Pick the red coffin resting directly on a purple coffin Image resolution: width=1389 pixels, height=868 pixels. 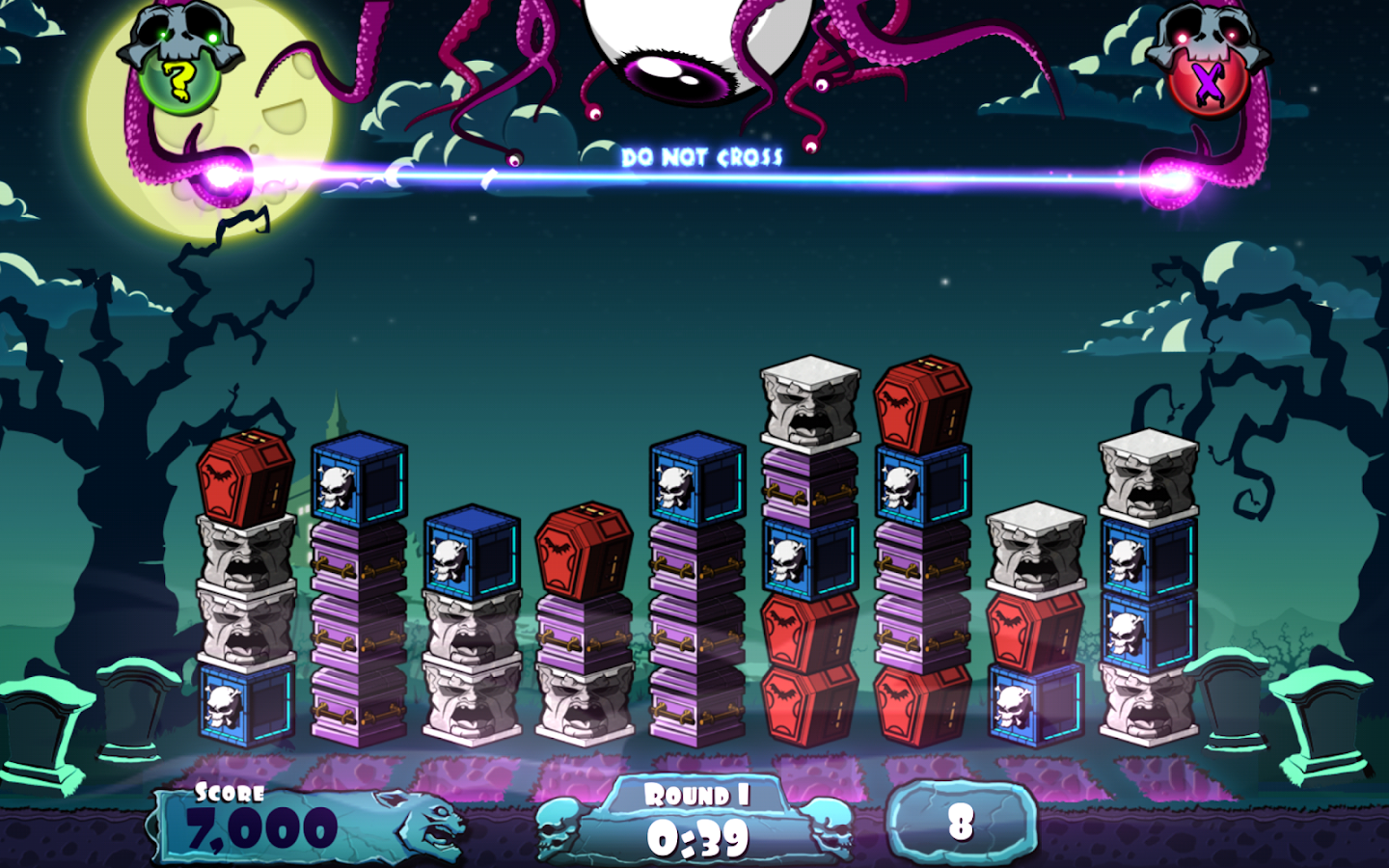(x=584, y=552)
